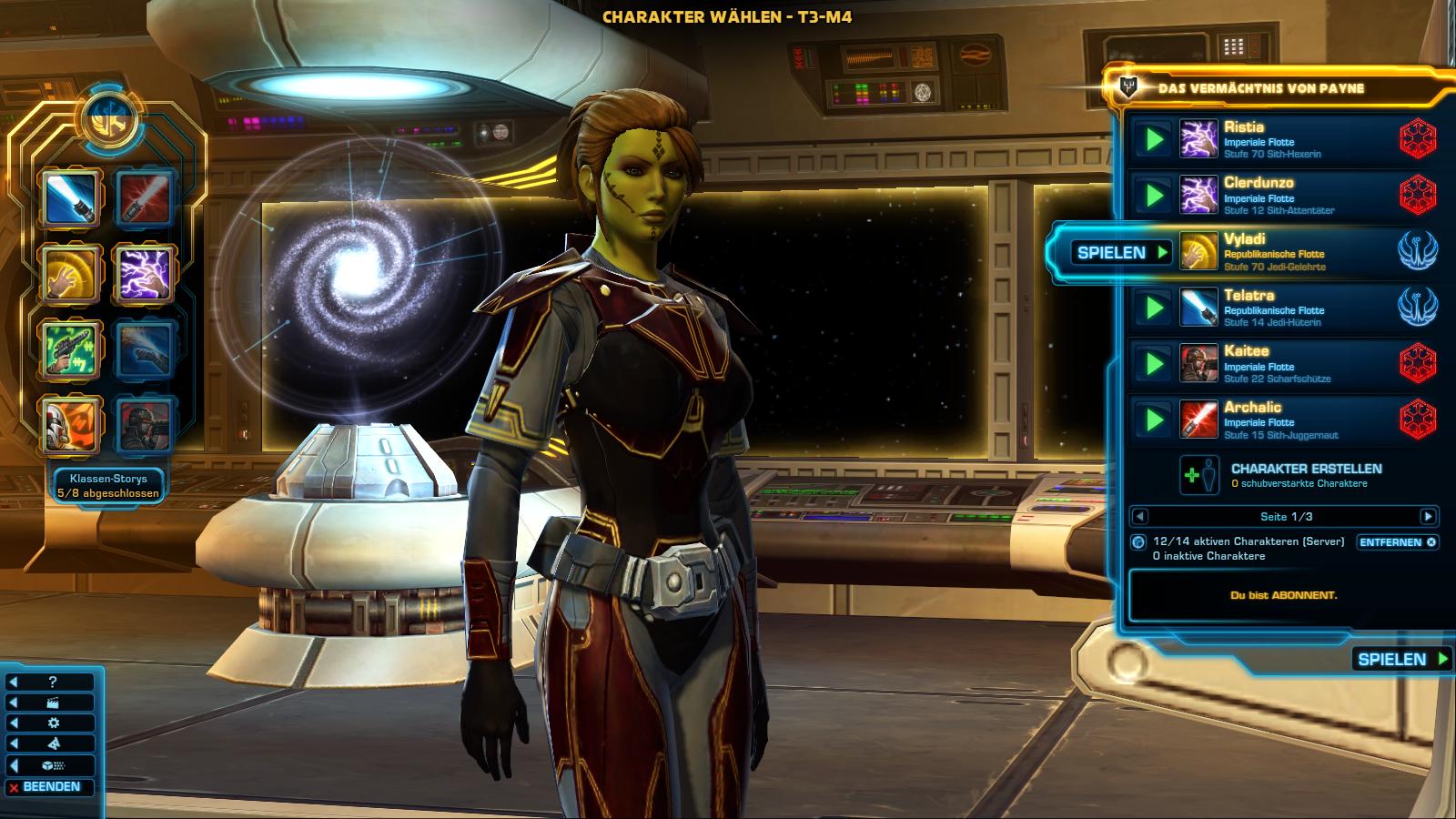1456x819 pixels.
Task: Click the trooper helmet class story icon
Action: tap(69, 425)
